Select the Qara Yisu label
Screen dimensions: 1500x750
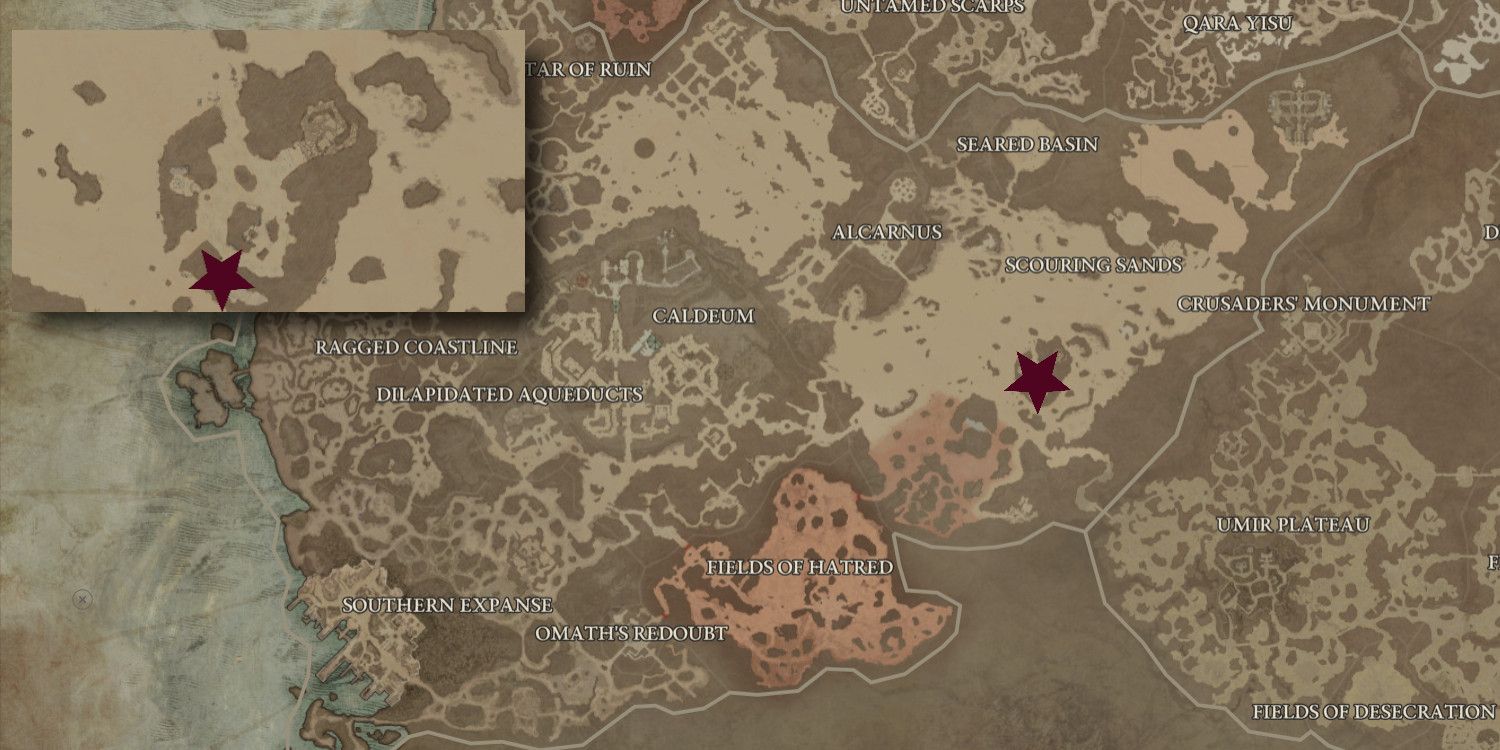click(1239, 23)
